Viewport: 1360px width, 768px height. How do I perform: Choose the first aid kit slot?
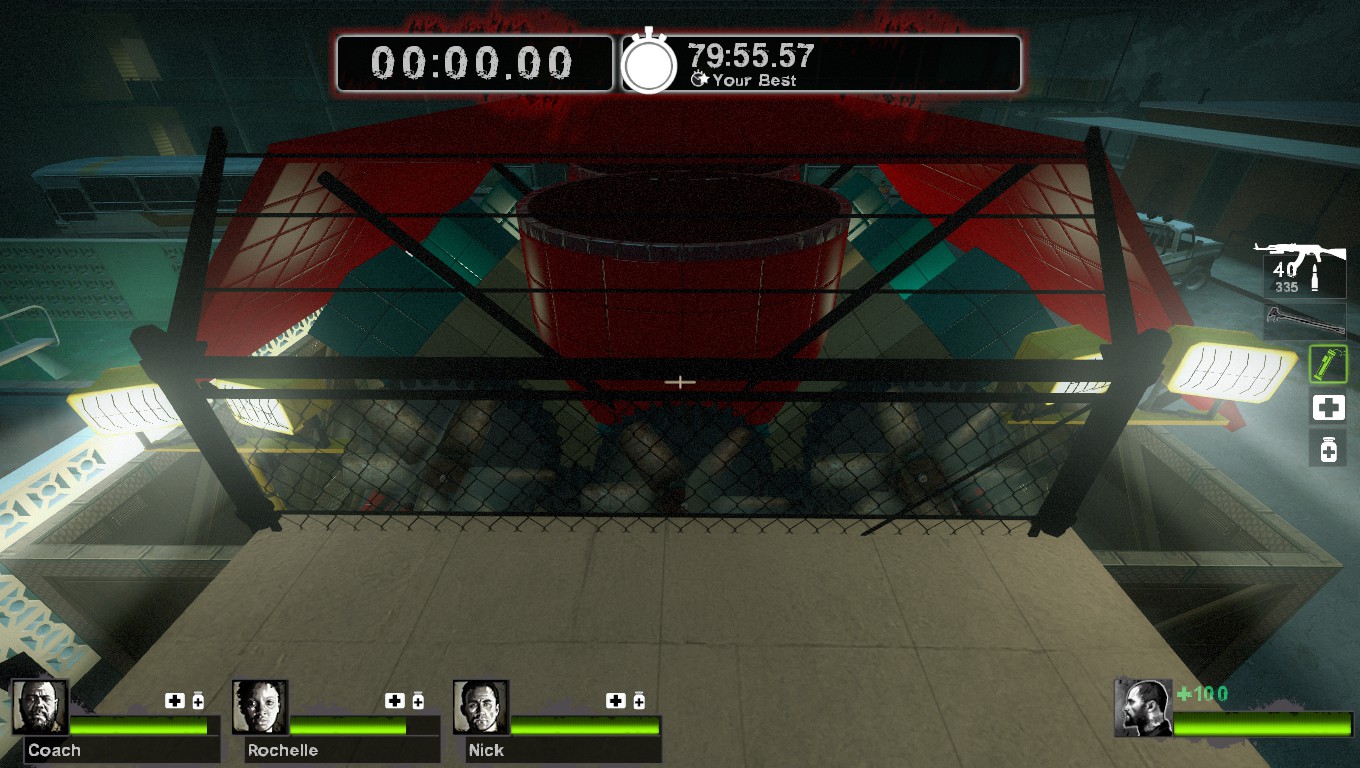1328,407
